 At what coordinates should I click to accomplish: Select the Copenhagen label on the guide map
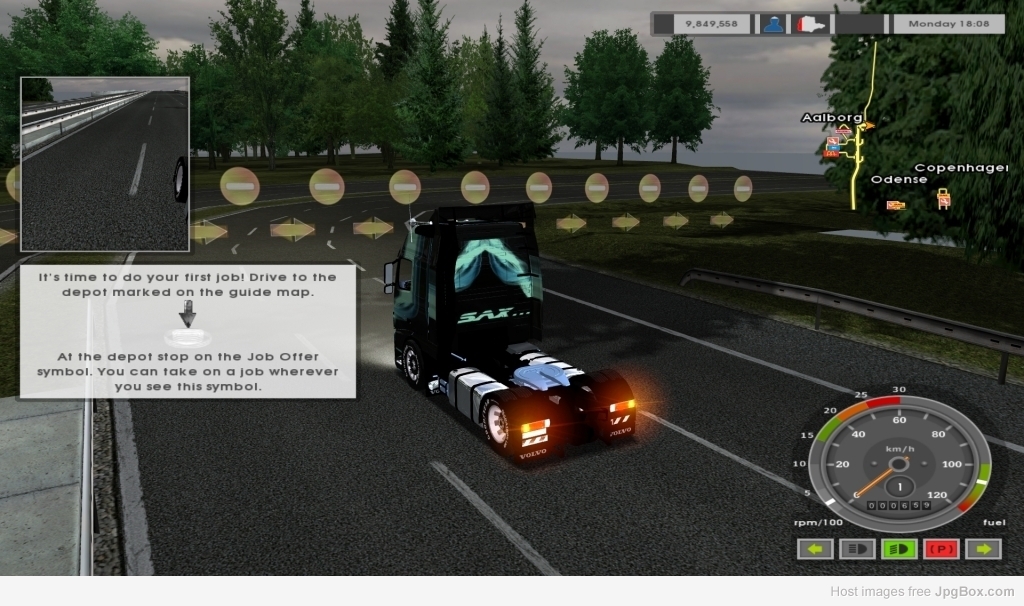[x=960, y=168]
